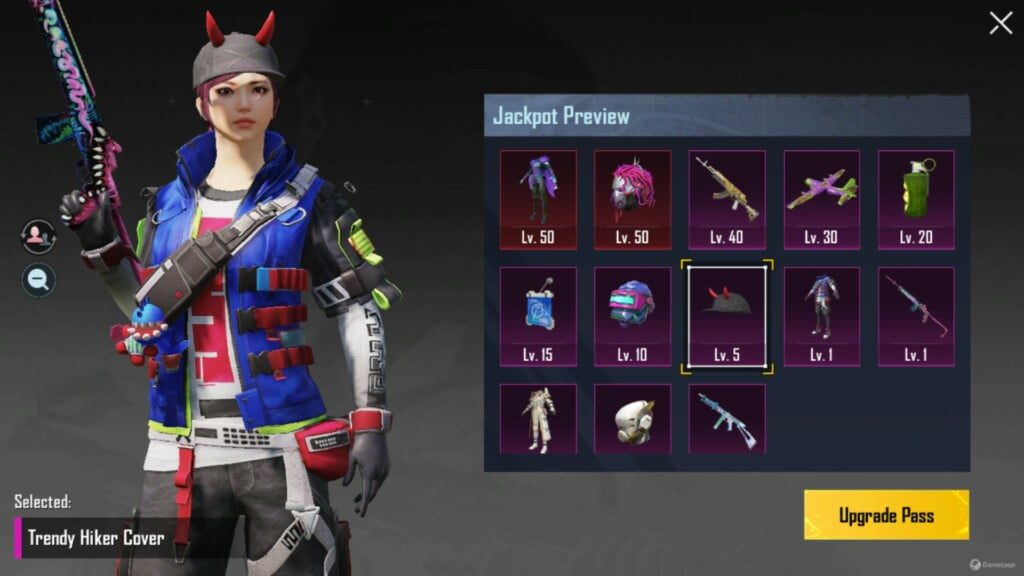
Task: Choose the Lv. 10 helmet skin
Action: [632, 316]
